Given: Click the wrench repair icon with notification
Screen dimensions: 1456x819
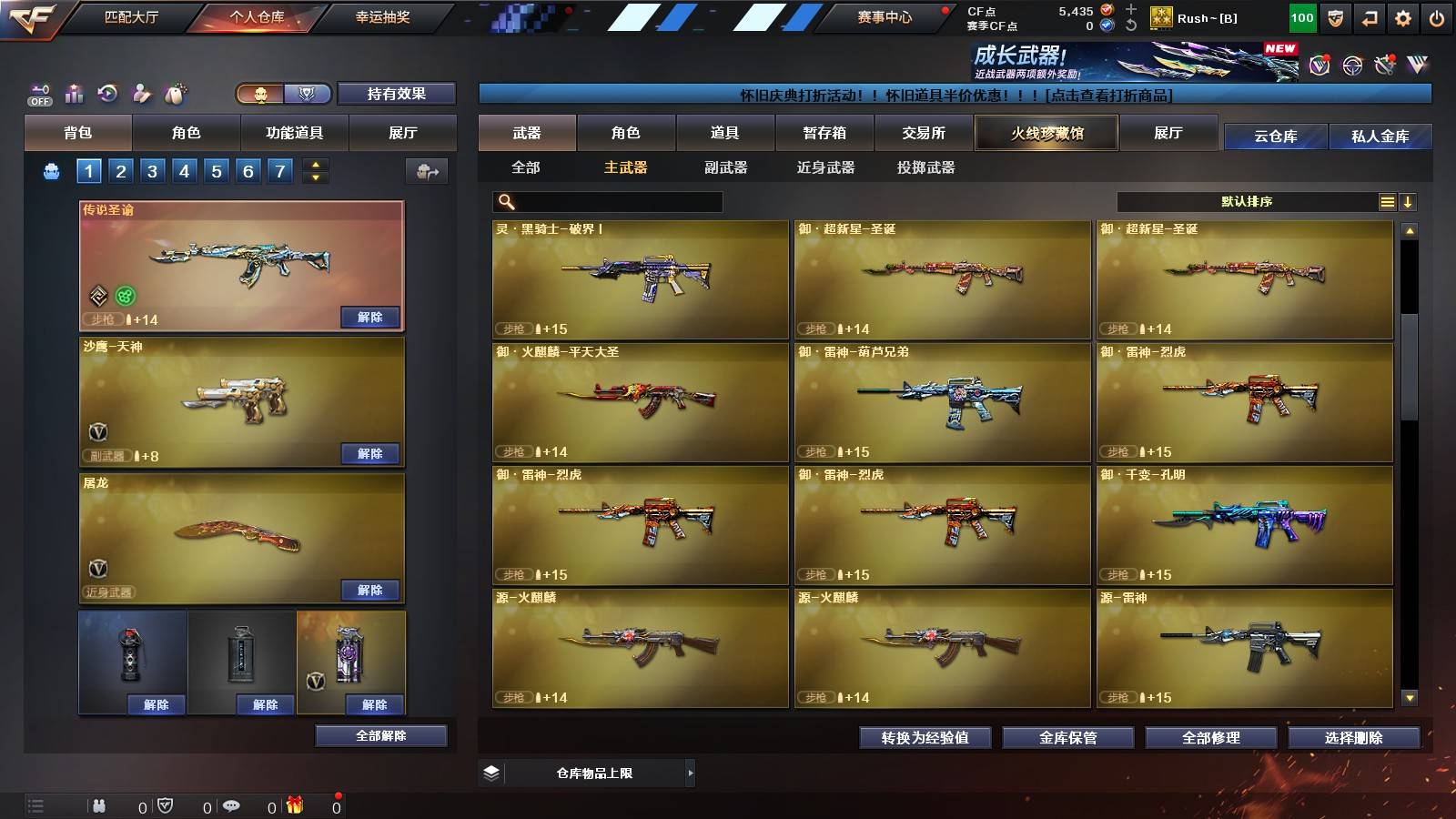Looking at the screenshot, I should pos(1385,64).
